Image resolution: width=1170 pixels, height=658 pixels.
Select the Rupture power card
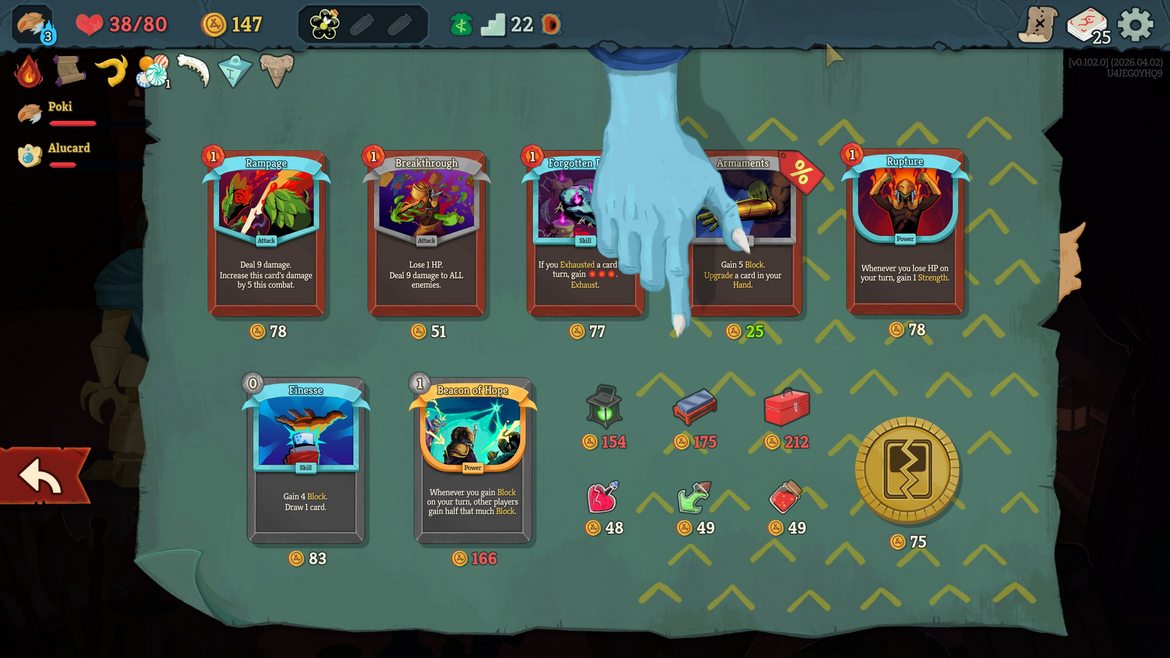(905, 233)
